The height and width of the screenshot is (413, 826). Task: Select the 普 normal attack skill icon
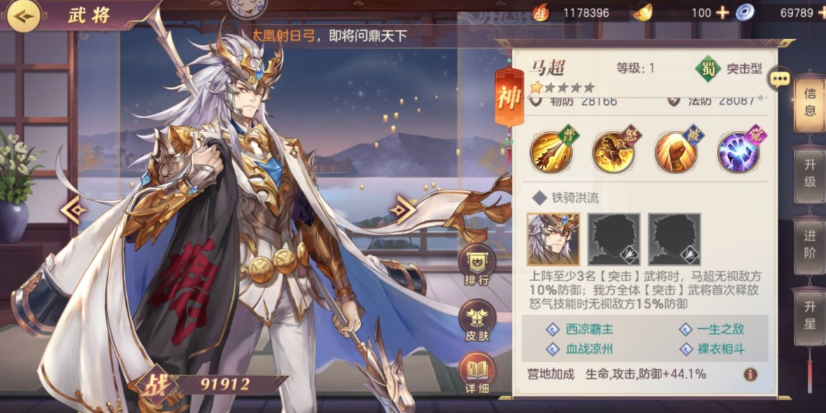[551, 151]
